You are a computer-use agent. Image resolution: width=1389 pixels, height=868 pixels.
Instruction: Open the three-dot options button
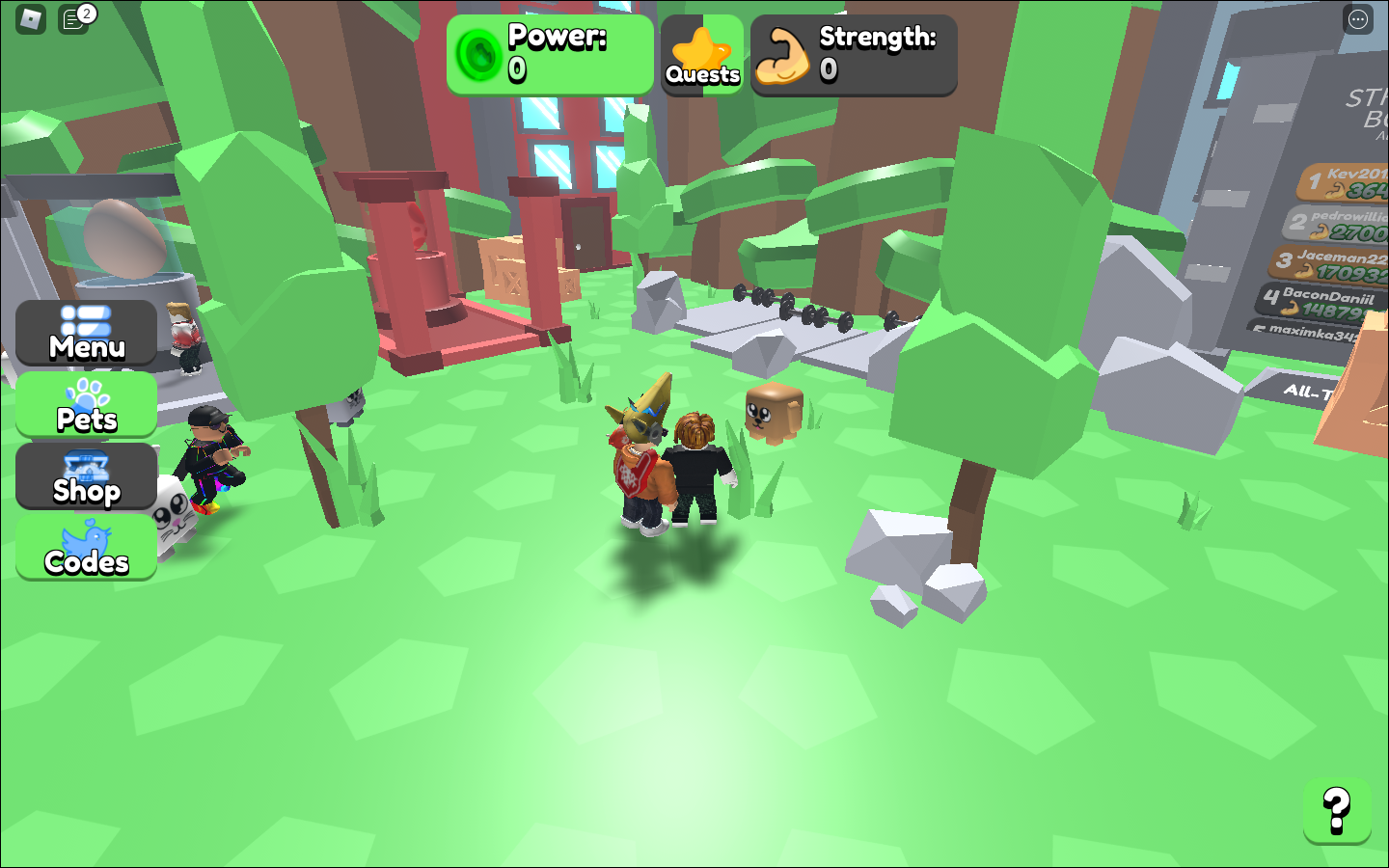(x=1358, y=19)
